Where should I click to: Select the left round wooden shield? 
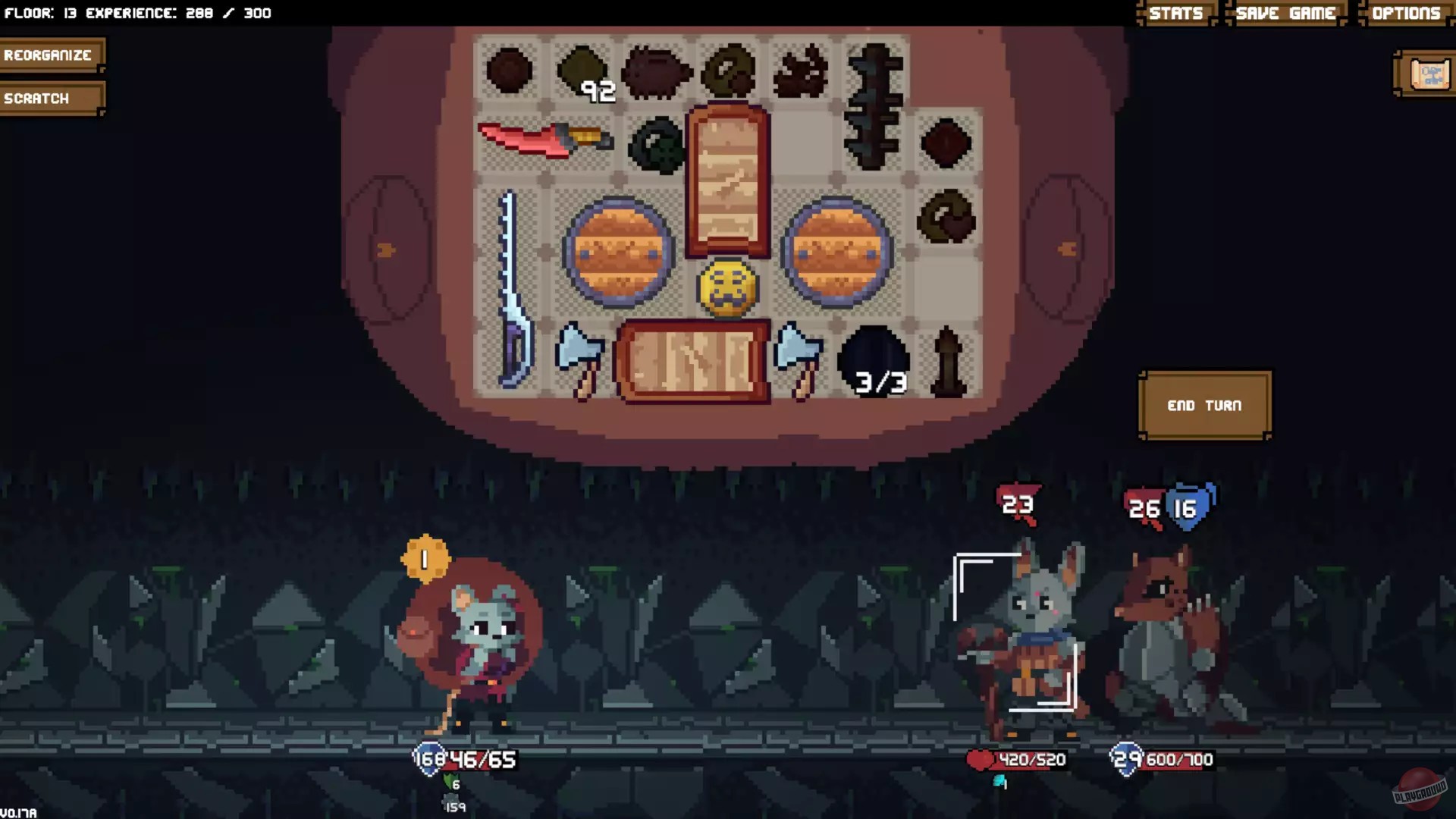tap(618, 250)
